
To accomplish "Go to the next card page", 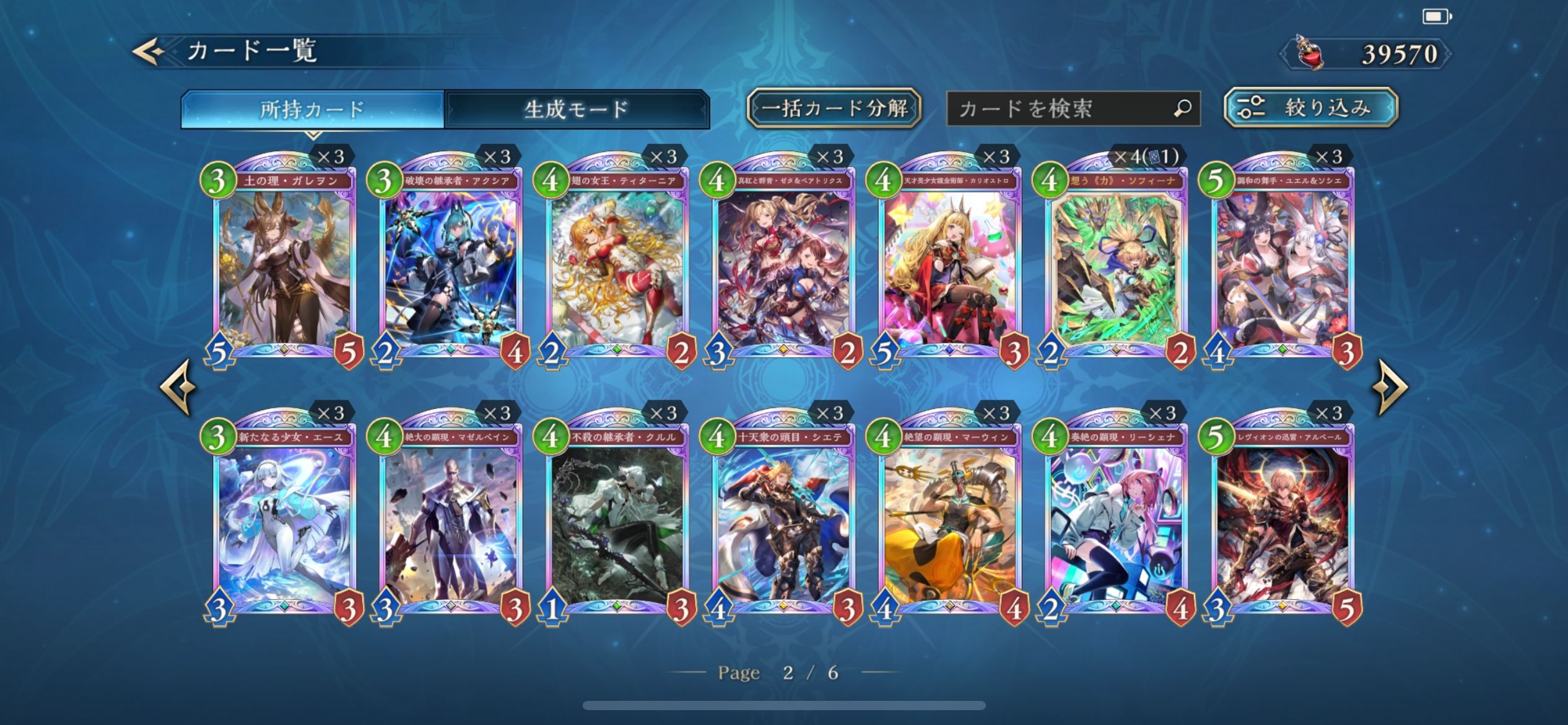I will coord(1390,387).
